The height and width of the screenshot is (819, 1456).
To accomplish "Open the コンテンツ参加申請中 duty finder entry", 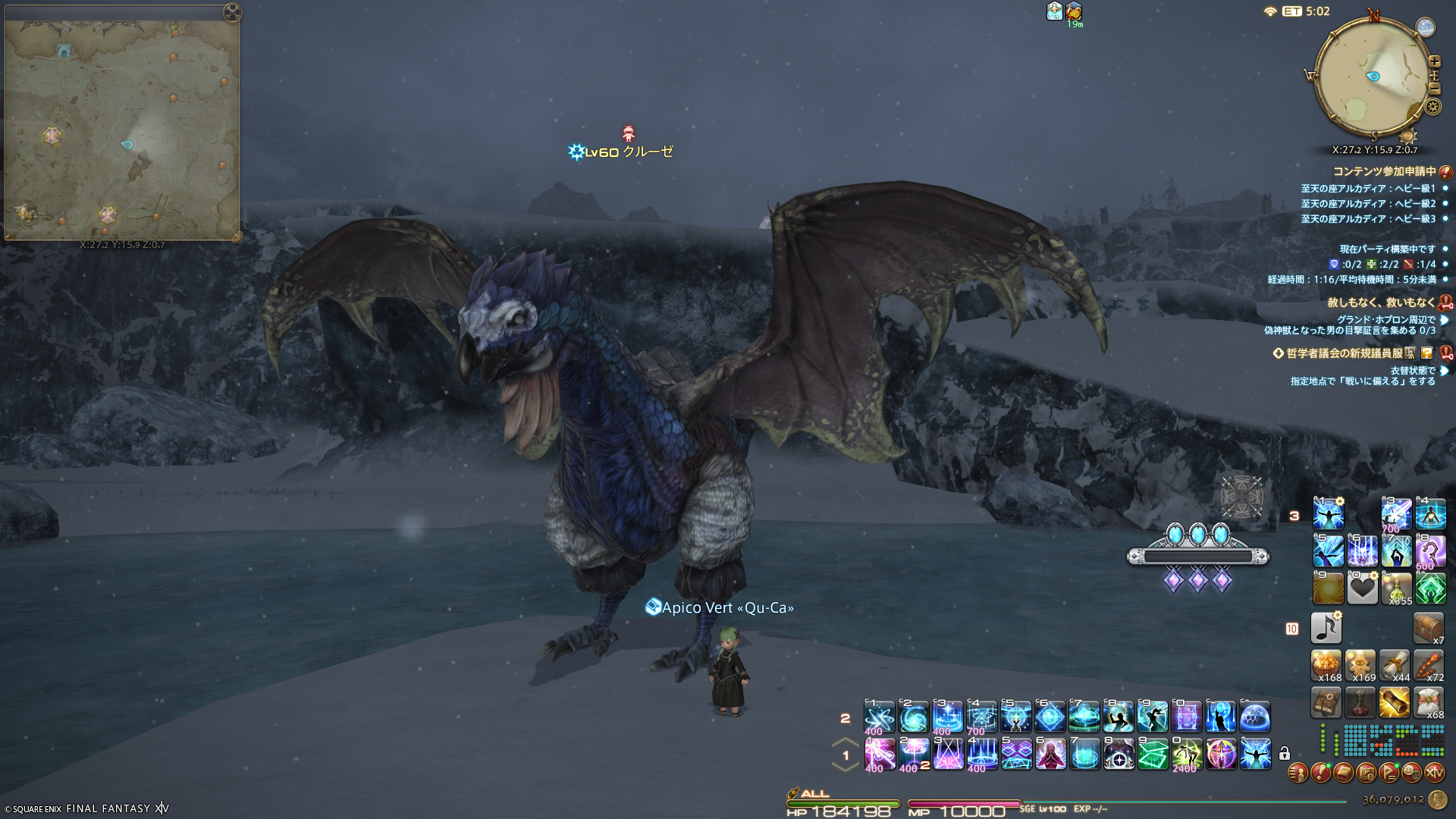I will (1385, 171).
